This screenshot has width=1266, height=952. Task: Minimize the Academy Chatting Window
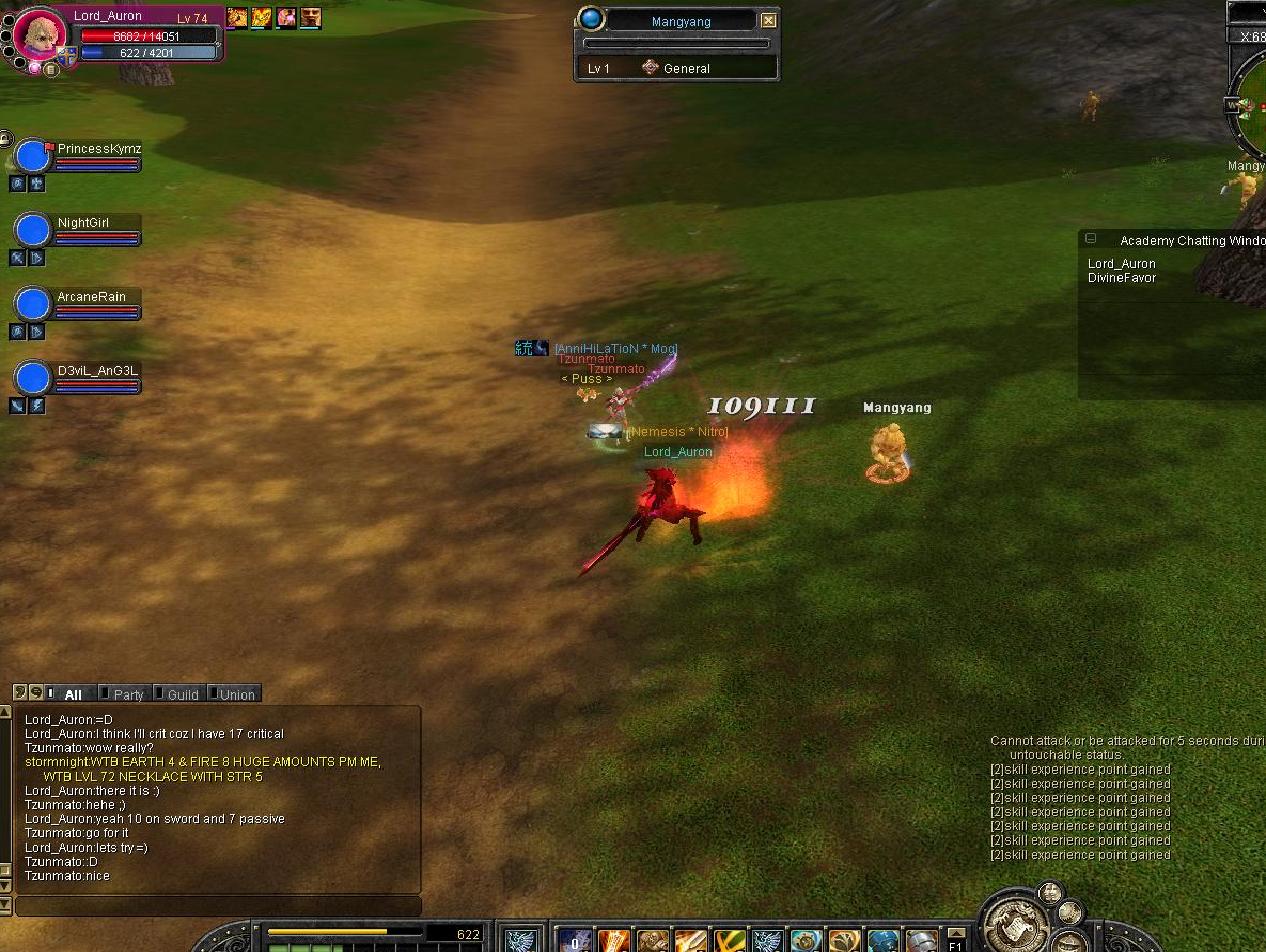point(1091,239)
